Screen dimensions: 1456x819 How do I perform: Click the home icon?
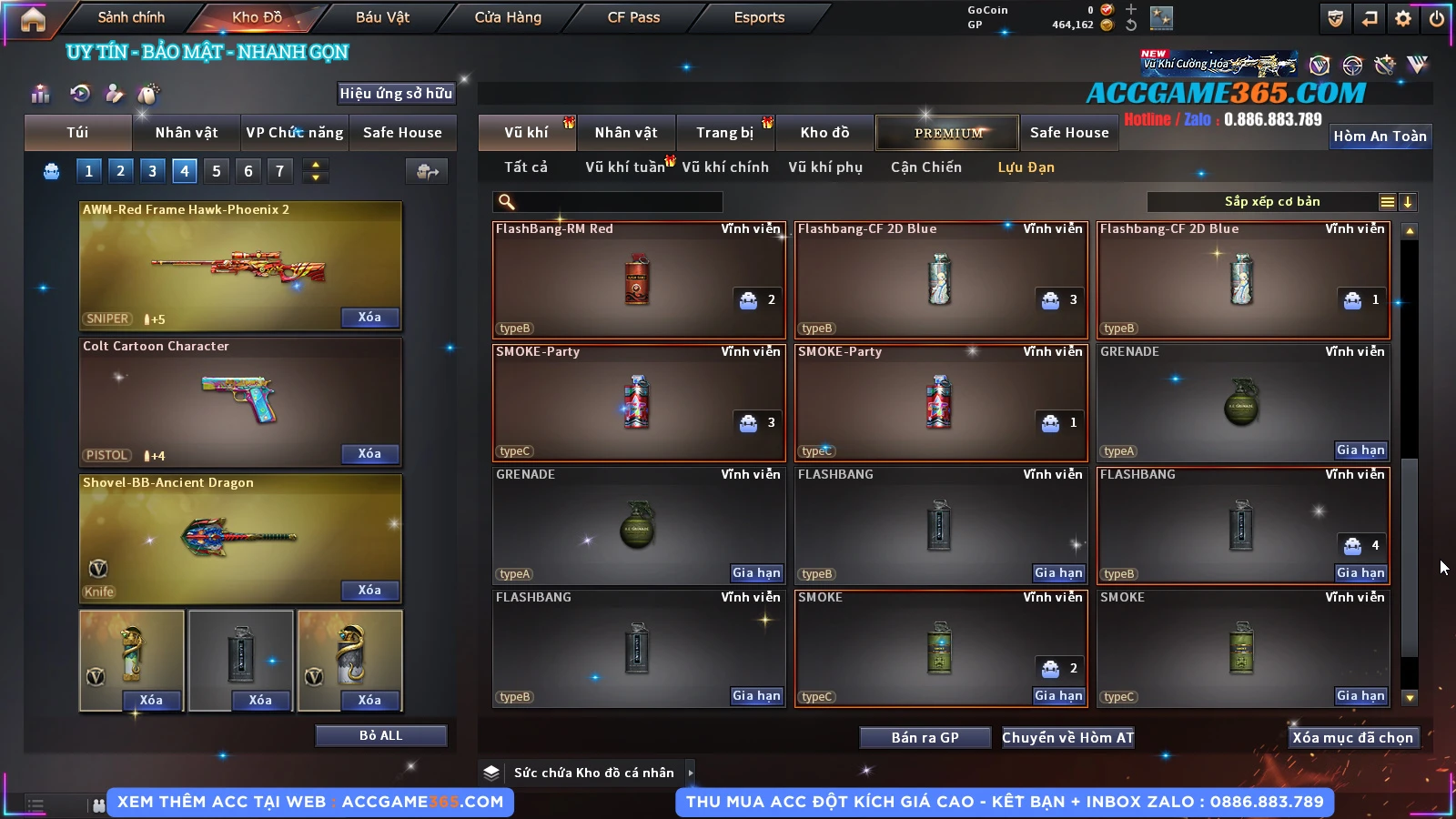pos(33,19)
